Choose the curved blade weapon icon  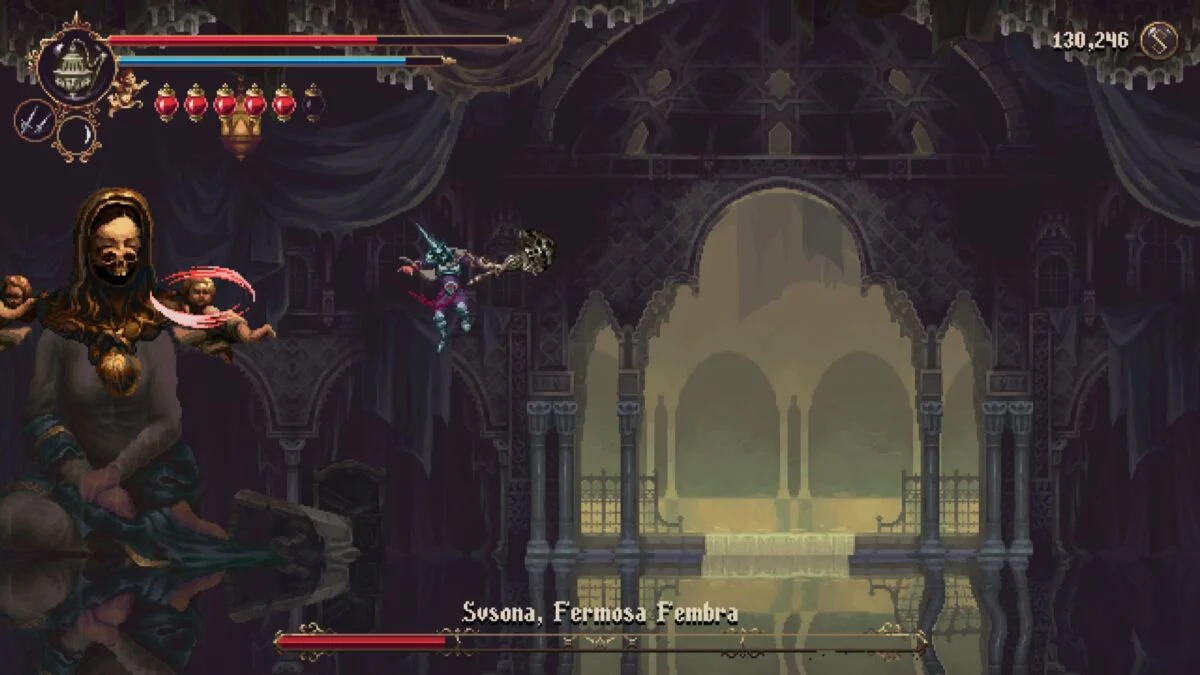click(x=77, y=136)
